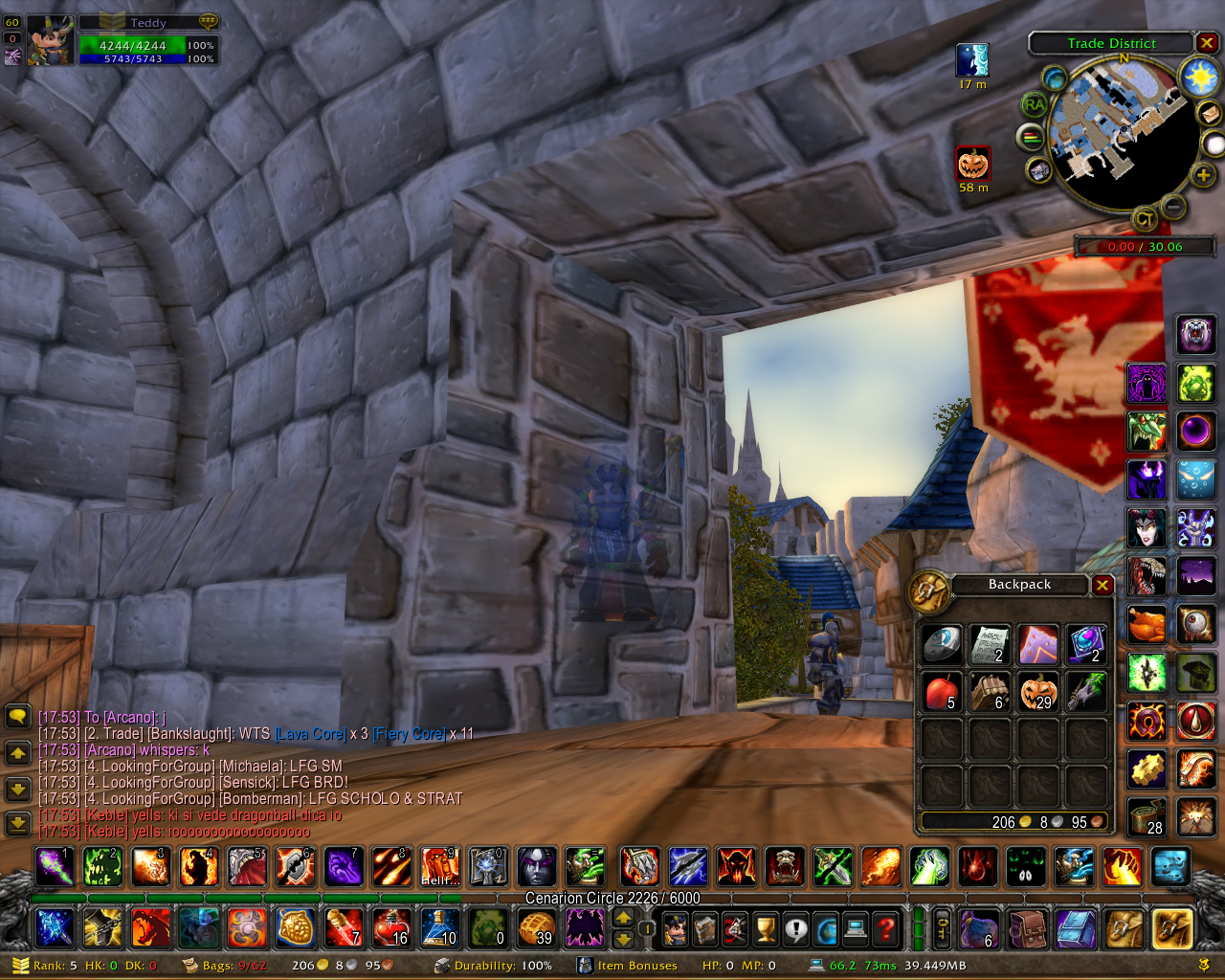Close the Backpack window
This screenshot has height=980, width=1225.
click(x=1102, y=585)
